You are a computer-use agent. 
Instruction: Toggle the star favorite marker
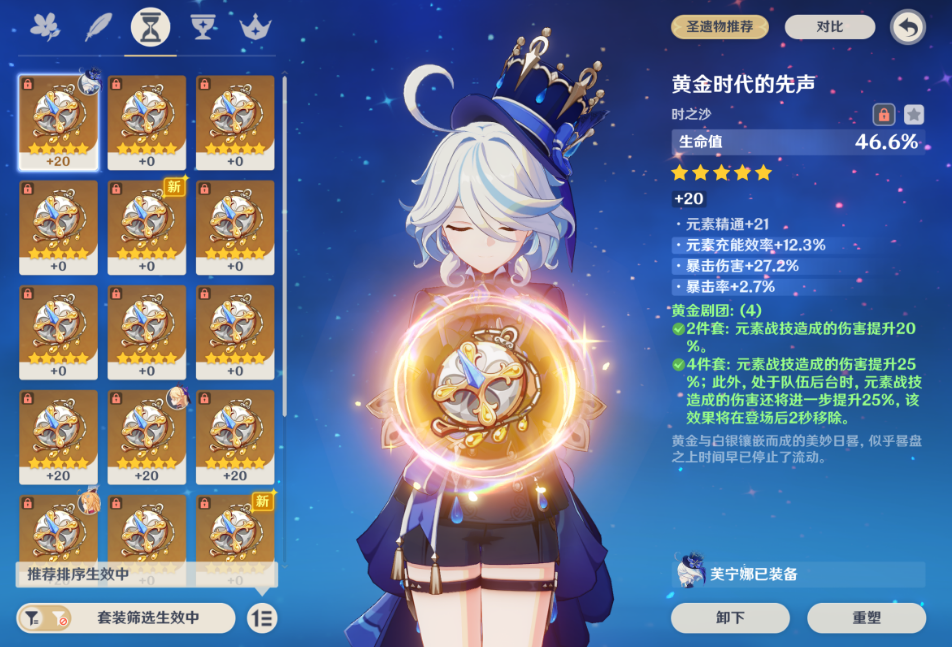pyautogui.click(x=913, y=114)
